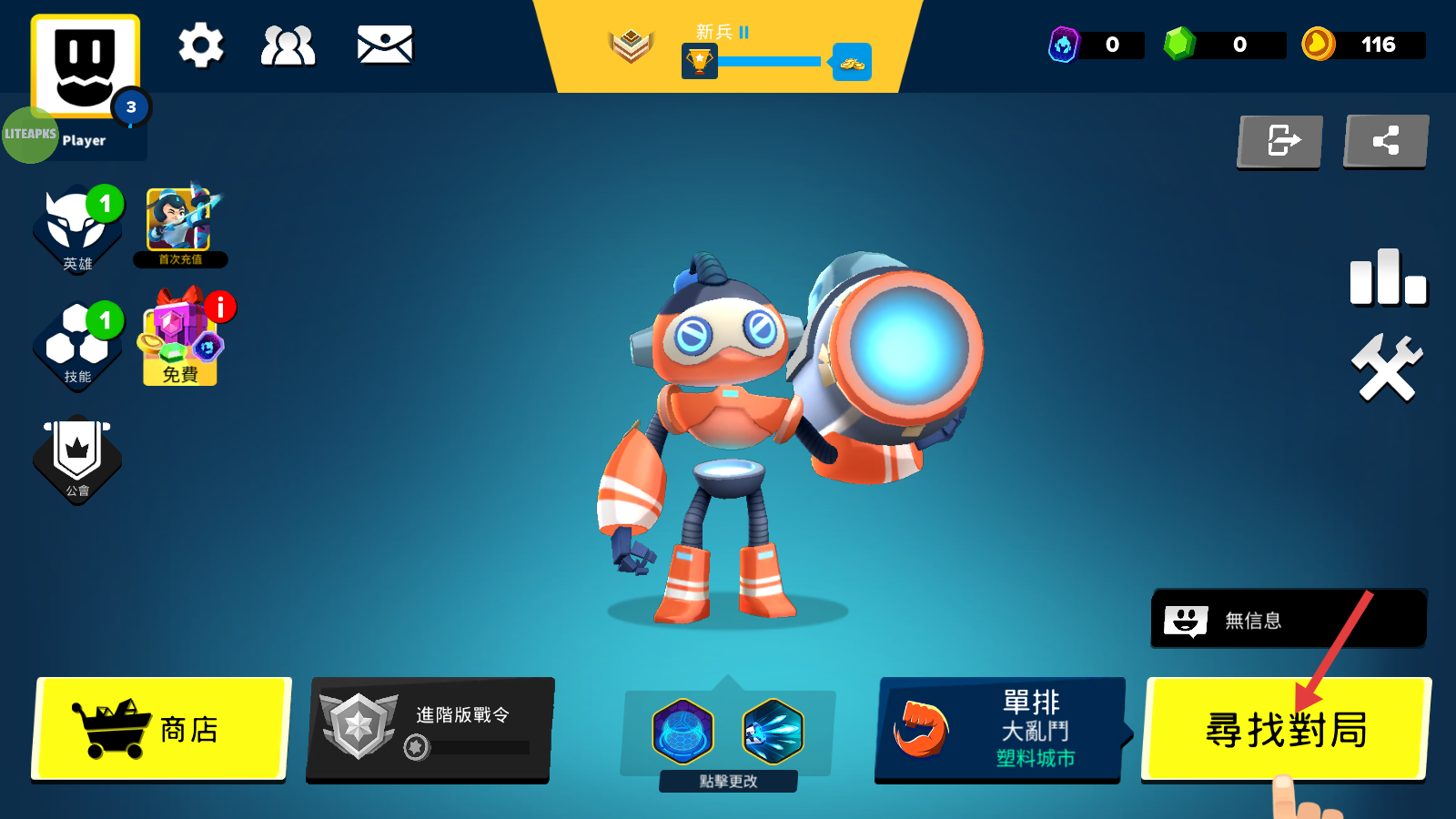Click 點擊更改 to change skills

tap(728, 781)
